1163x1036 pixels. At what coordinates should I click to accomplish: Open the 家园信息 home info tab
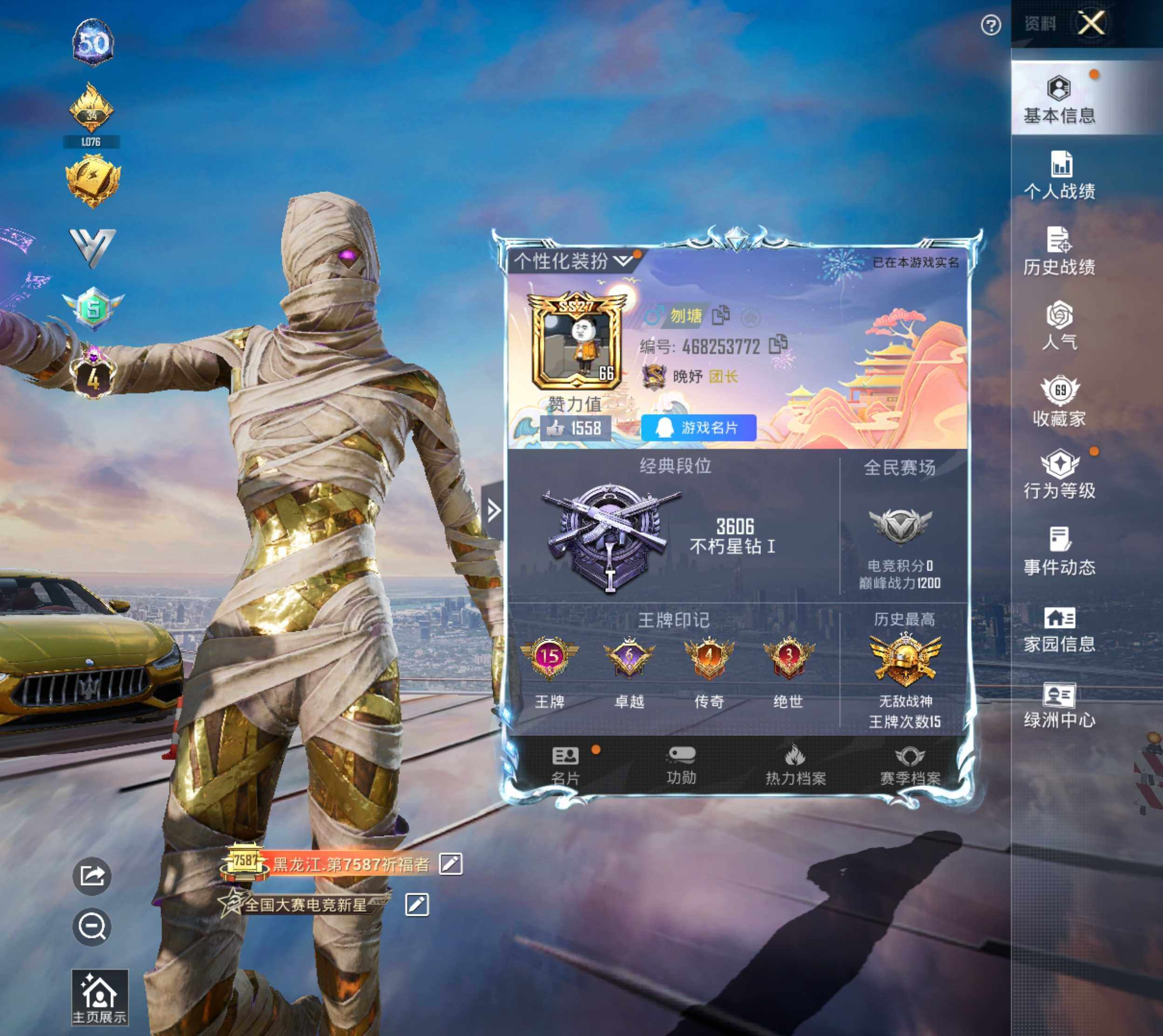[x=1060, y=630]
